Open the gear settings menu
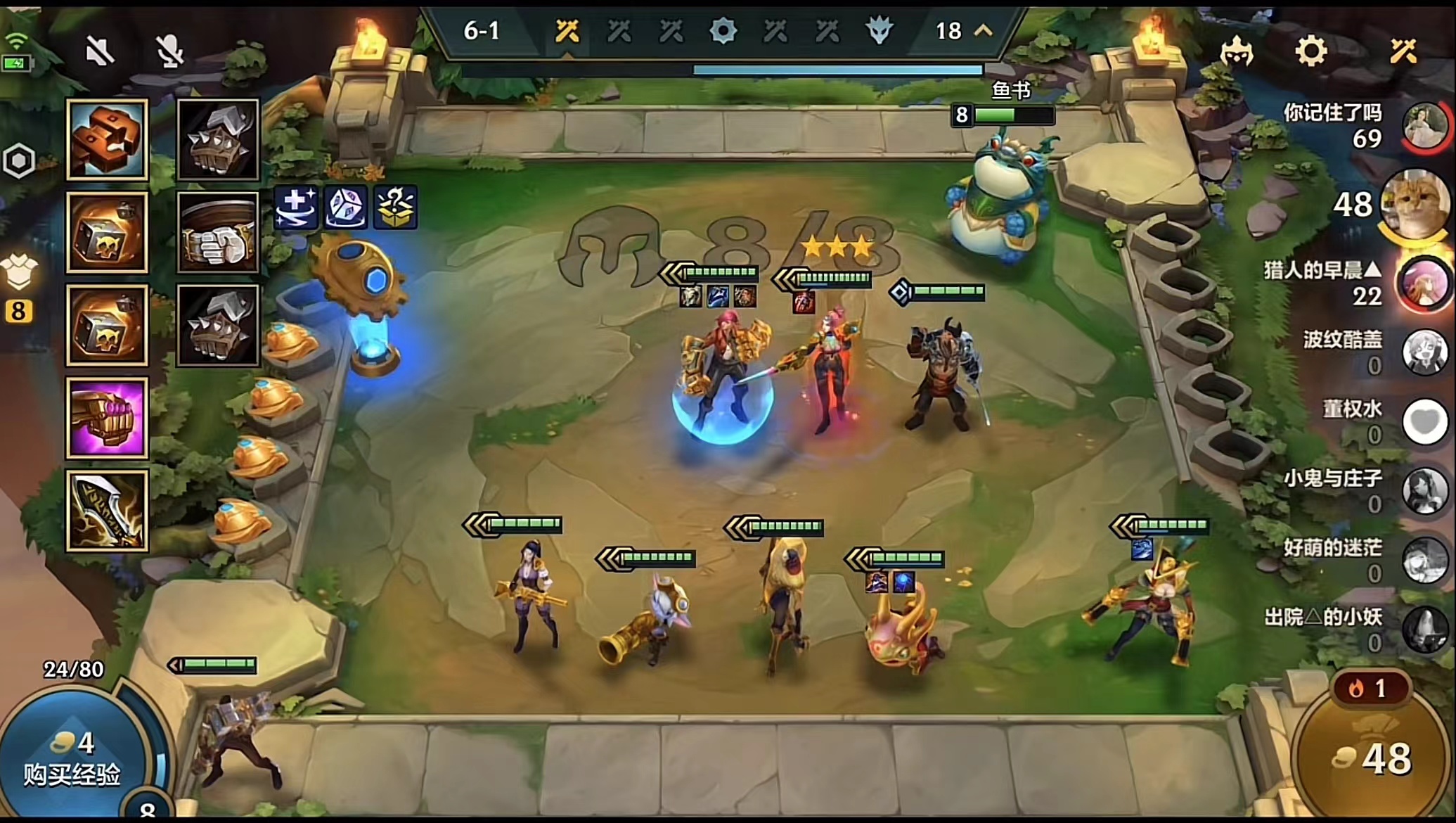 (1310, 51)
